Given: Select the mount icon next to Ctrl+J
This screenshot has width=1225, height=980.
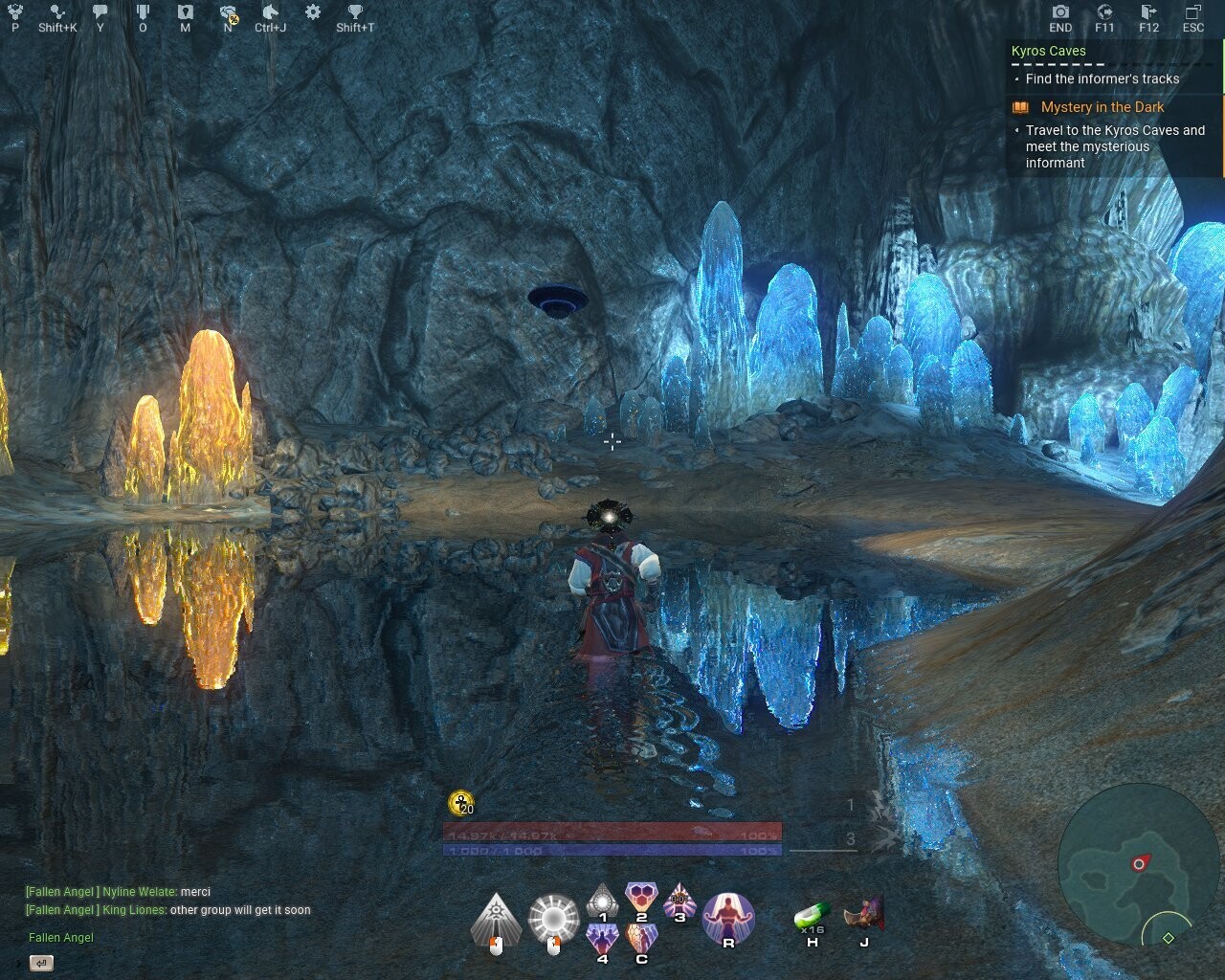Looking at the screenshot, I should (270, 11).
